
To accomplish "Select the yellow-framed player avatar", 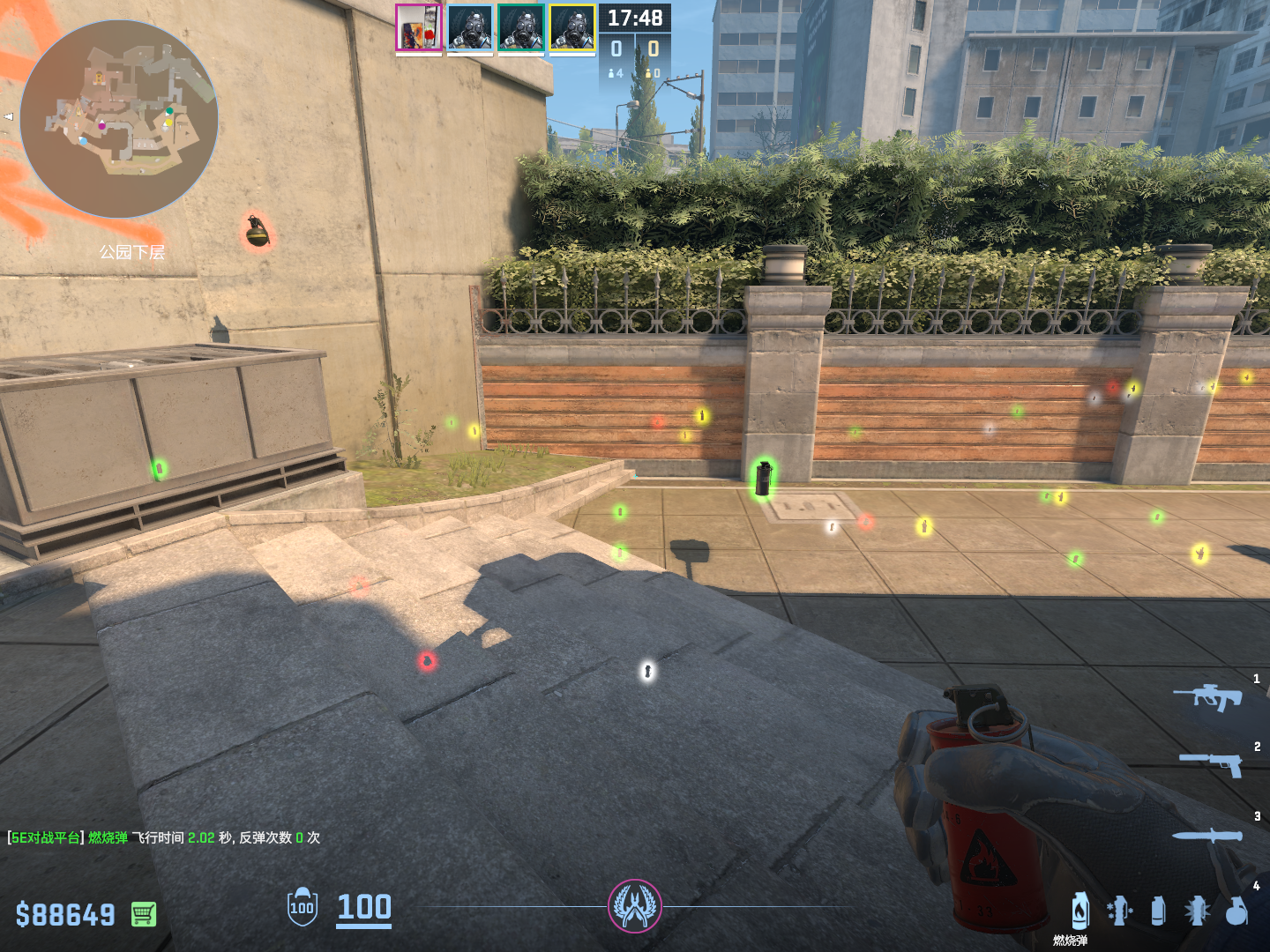I will tap(572, 27).
